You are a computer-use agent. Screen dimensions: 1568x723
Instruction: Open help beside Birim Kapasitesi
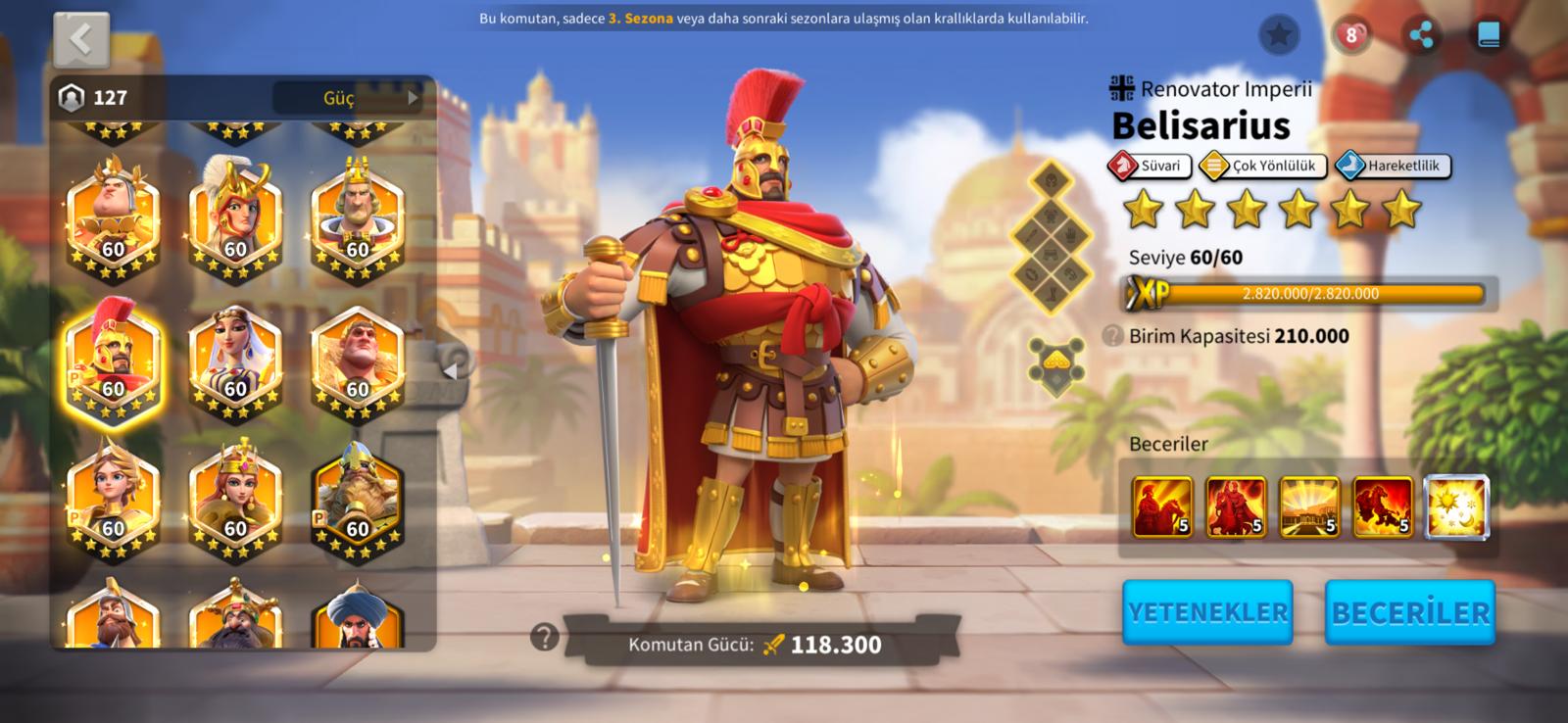coord(1112,336)
